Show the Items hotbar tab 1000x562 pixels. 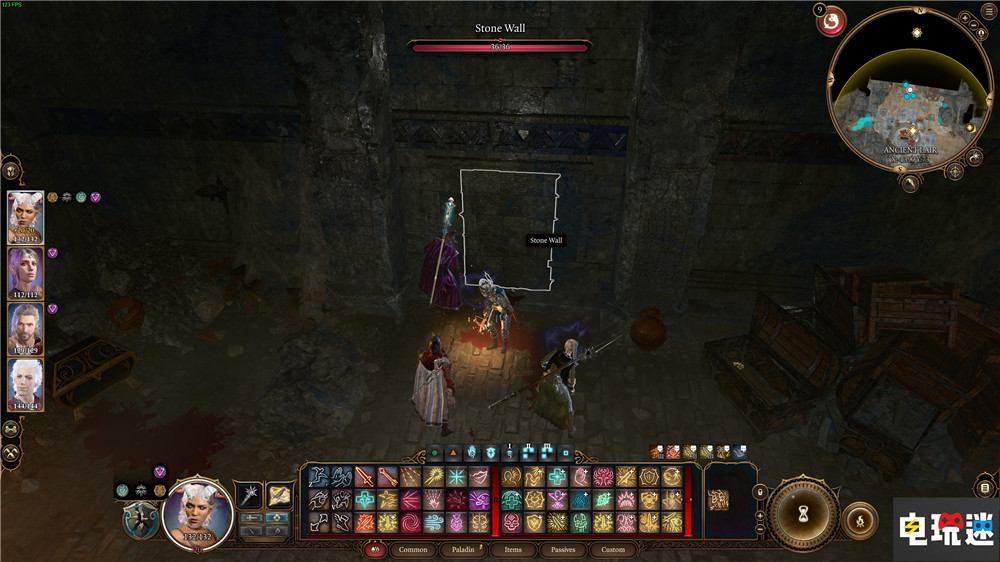pos(513,549)
